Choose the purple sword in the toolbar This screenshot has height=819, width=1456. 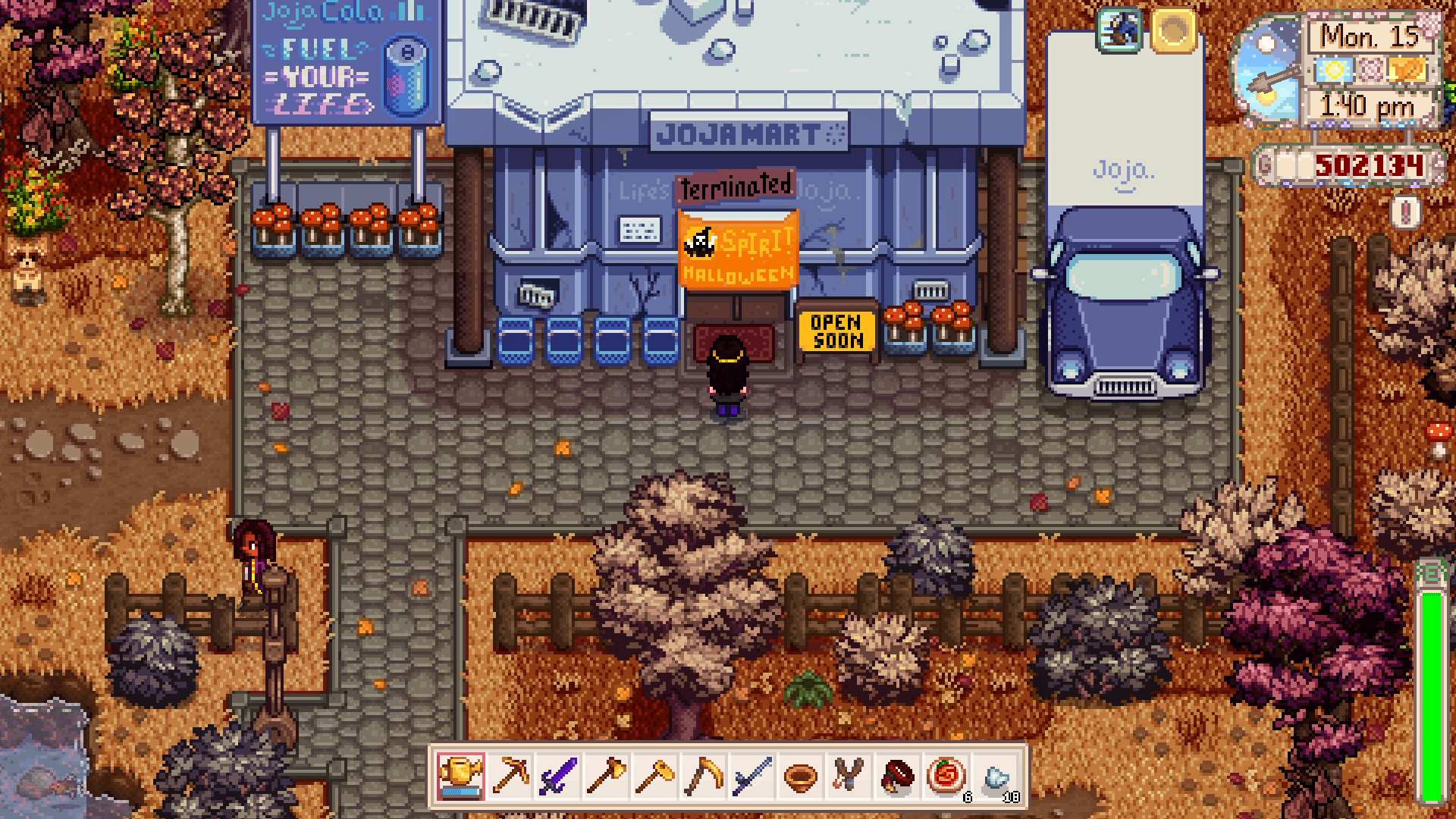click(x=558, y=777)
